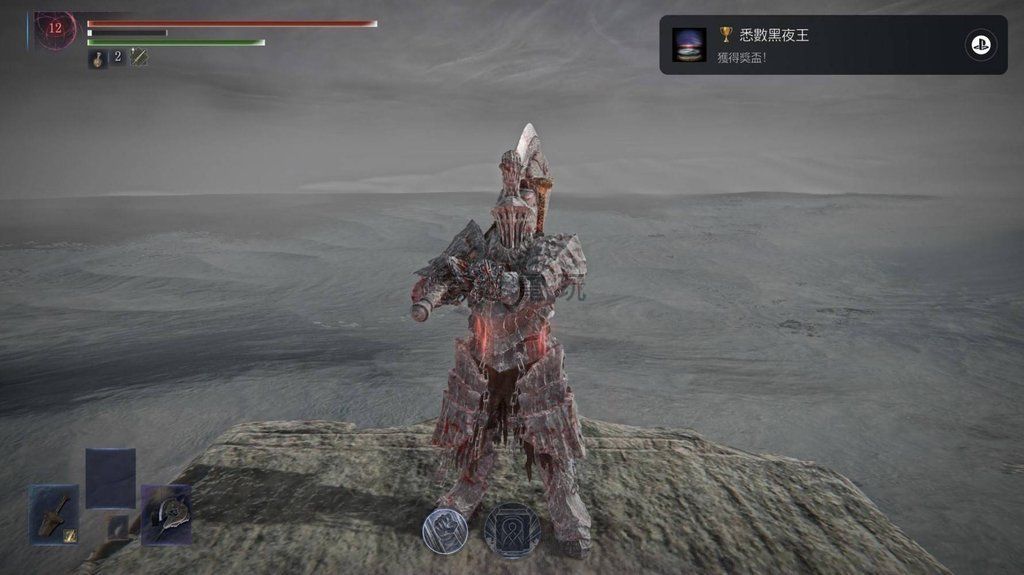
Task: Select the left-hand weapon slot
Action: point(54,514)
